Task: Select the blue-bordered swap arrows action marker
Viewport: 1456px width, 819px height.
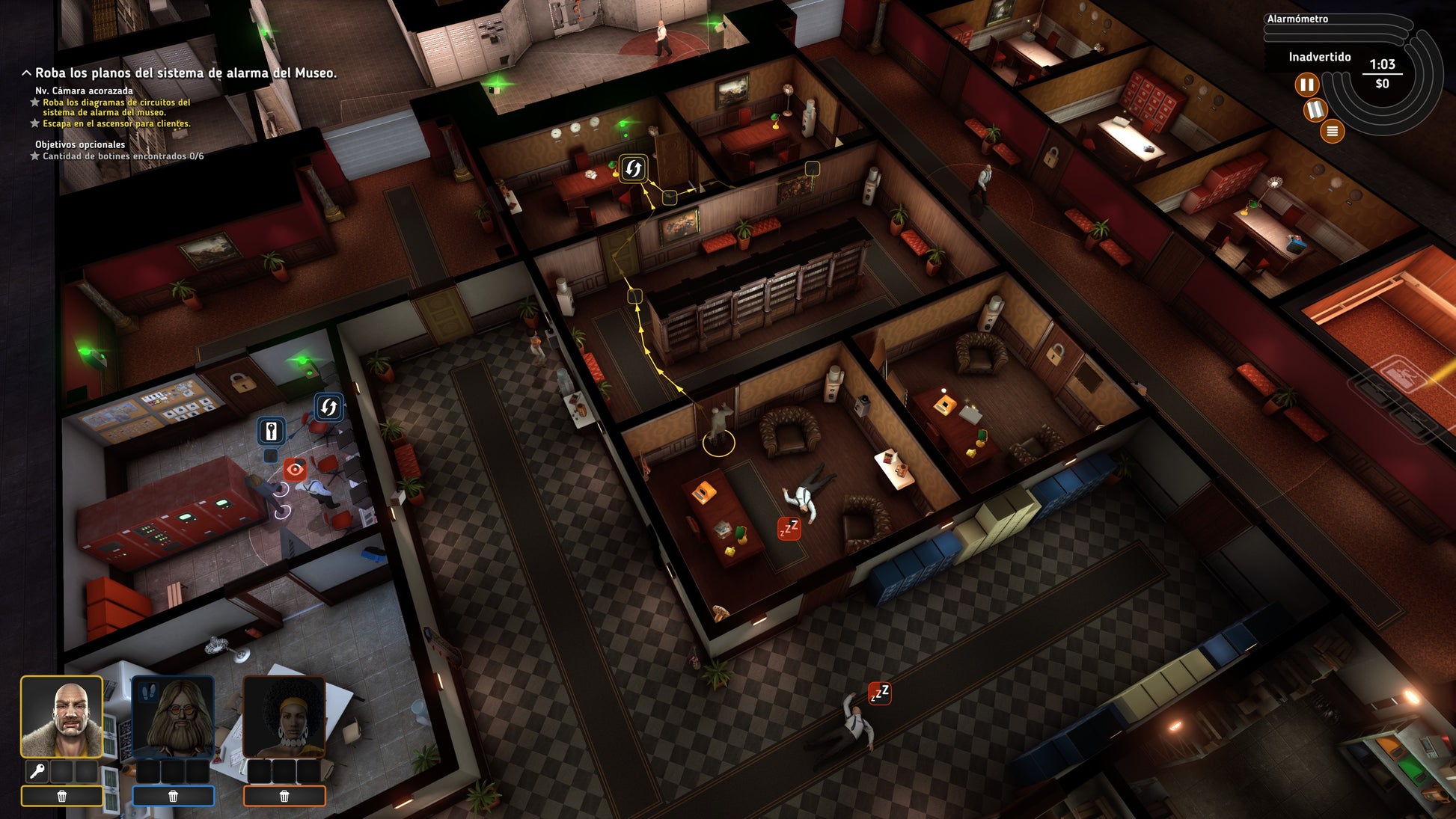Action: pos(328,407)
